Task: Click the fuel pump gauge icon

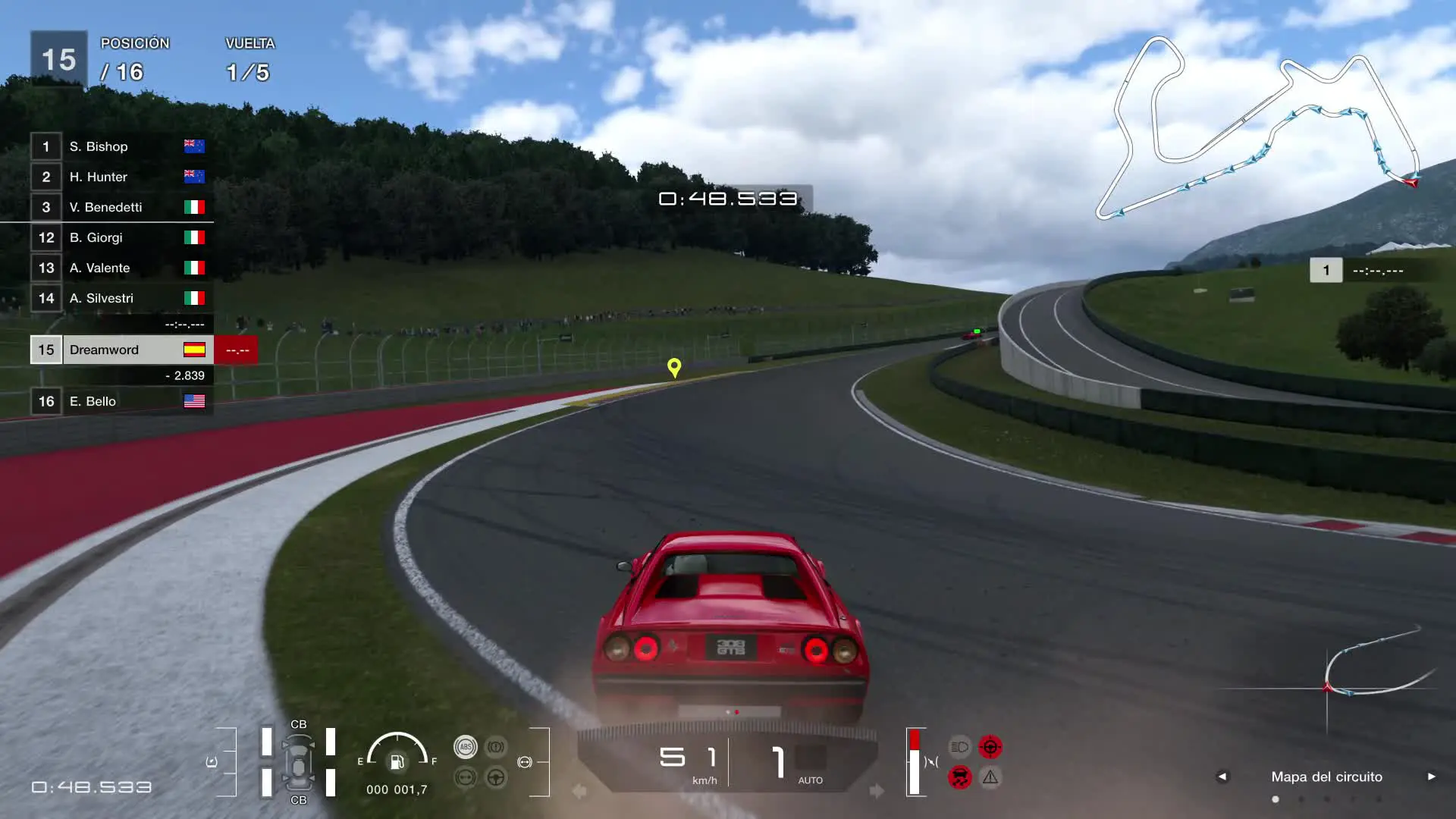Action: click(397, 761)
